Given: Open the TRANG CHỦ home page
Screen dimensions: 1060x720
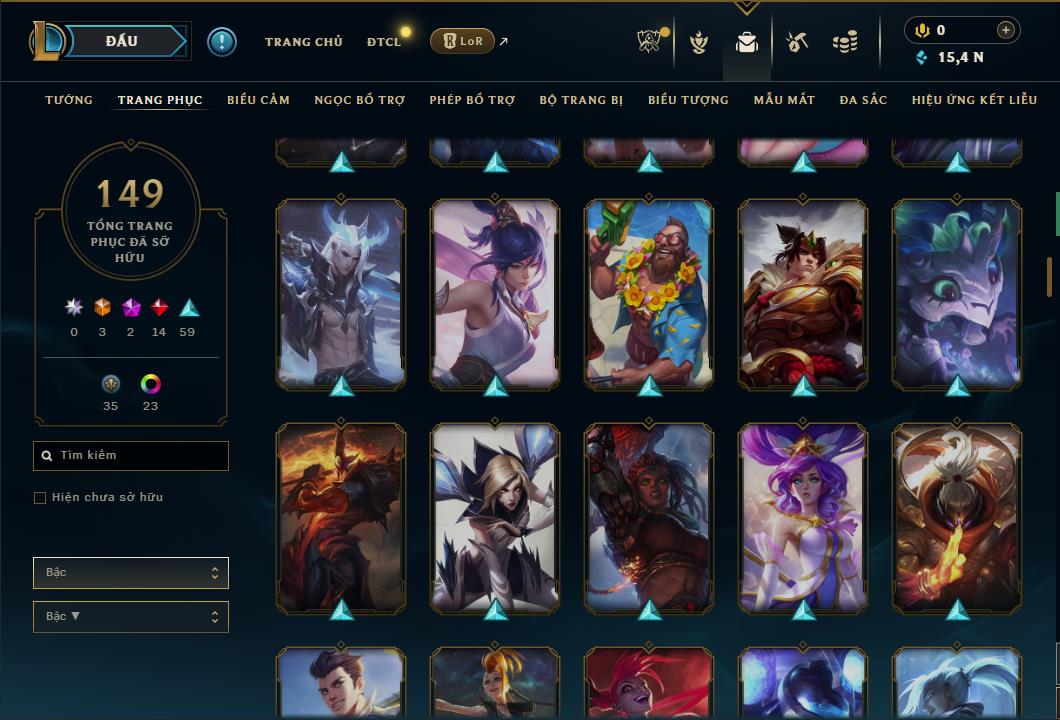Looking at the screenshot, I should 303,42.
